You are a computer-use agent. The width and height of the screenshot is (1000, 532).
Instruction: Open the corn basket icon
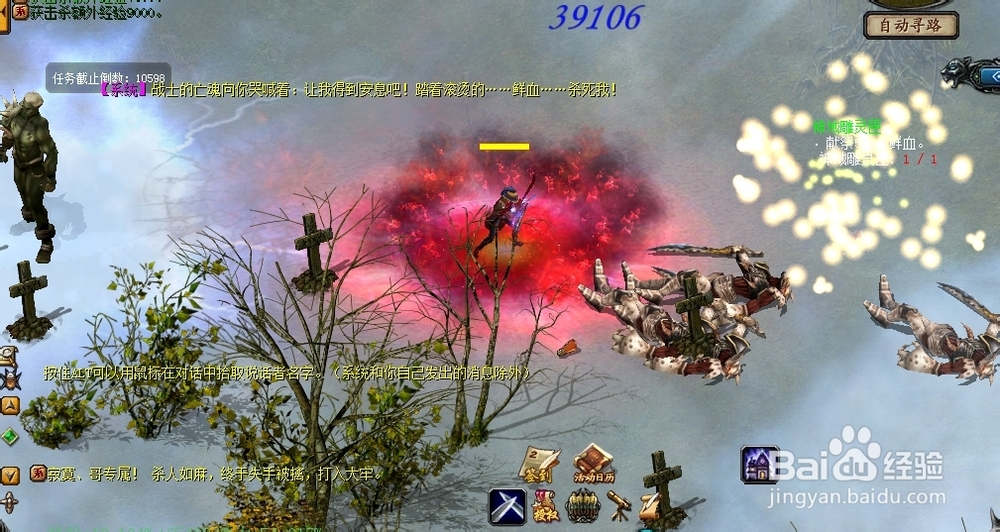[583, 506]
